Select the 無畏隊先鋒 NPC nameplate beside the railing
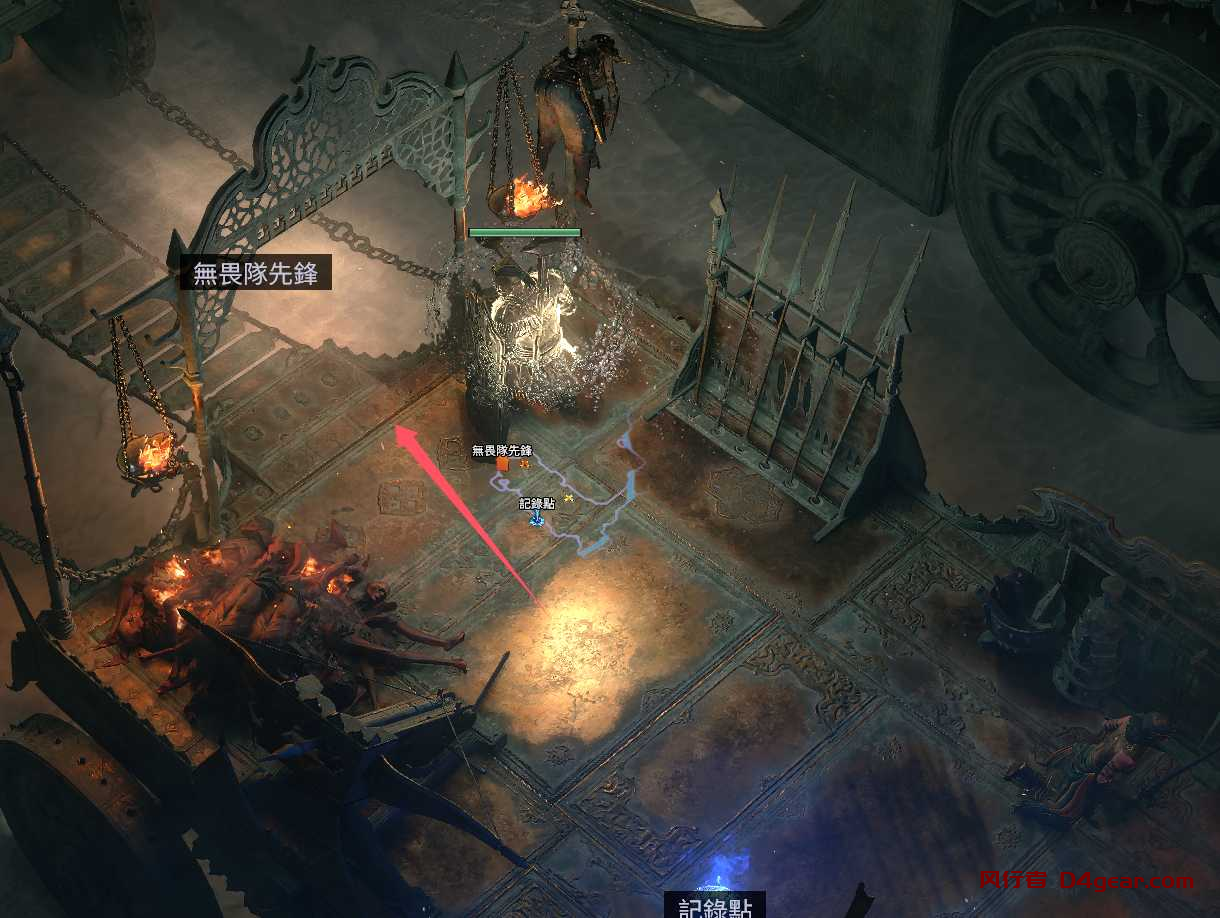The image size is (1220, 918). (x=255, y=273)
